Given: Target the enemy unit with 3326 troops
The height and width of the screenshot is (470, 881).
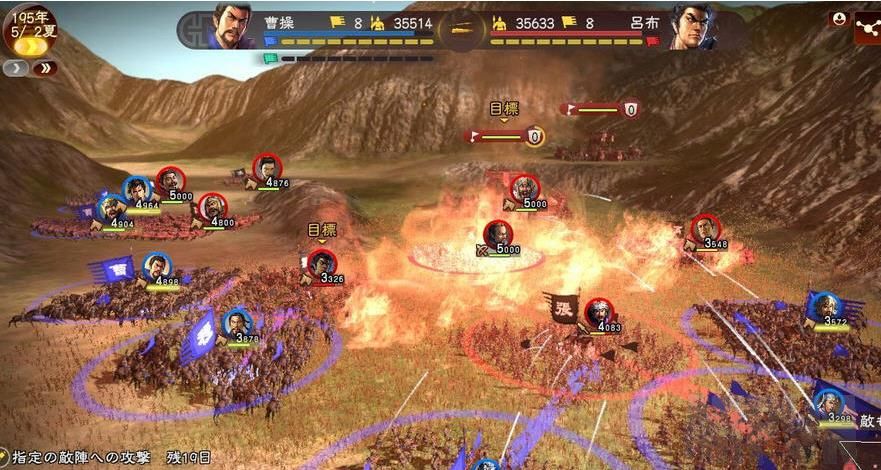Looking at the screenshot, I should [x=321, y=263].
